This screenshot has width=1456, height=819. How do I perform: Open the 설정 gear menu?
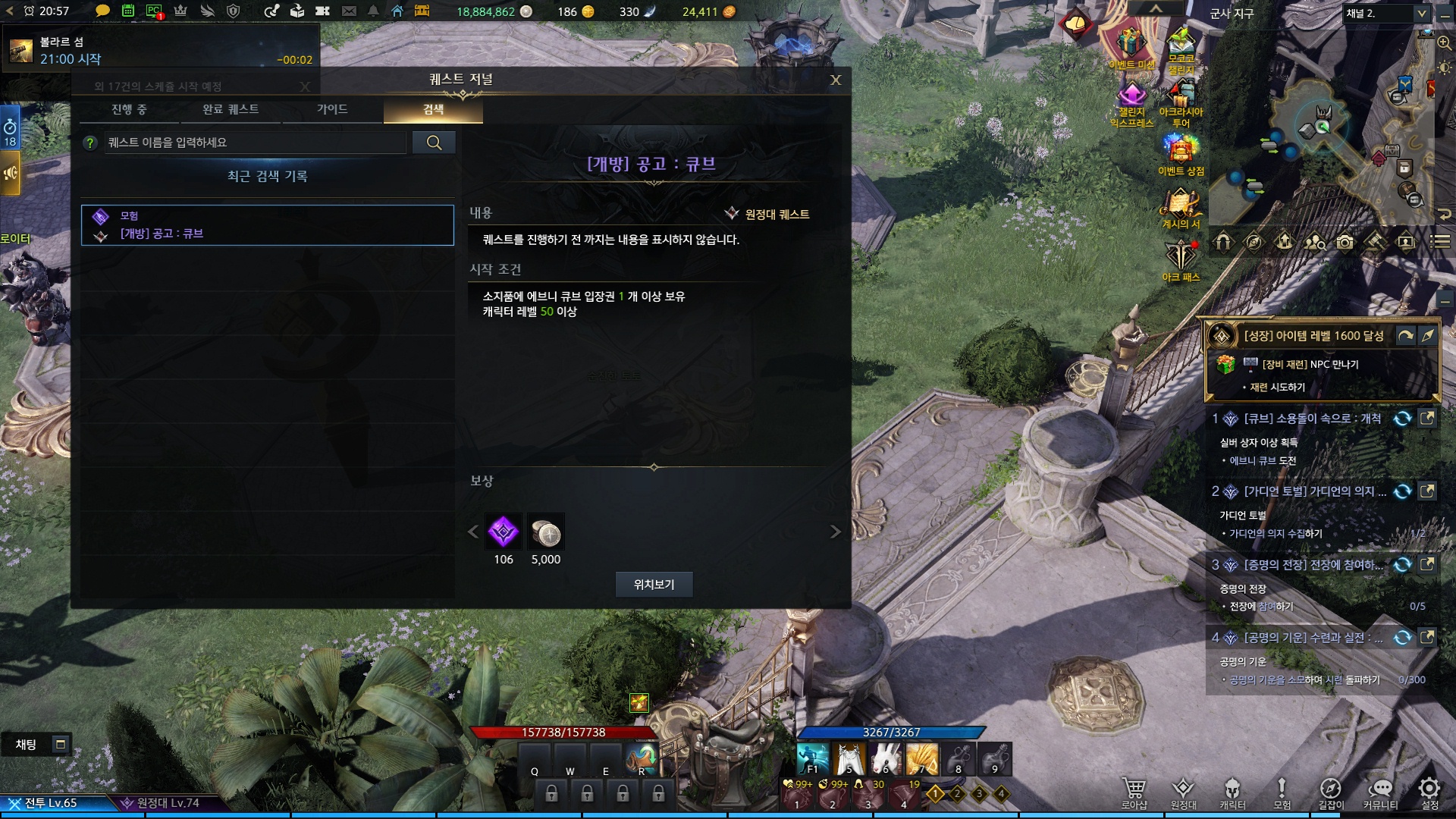1429,793
